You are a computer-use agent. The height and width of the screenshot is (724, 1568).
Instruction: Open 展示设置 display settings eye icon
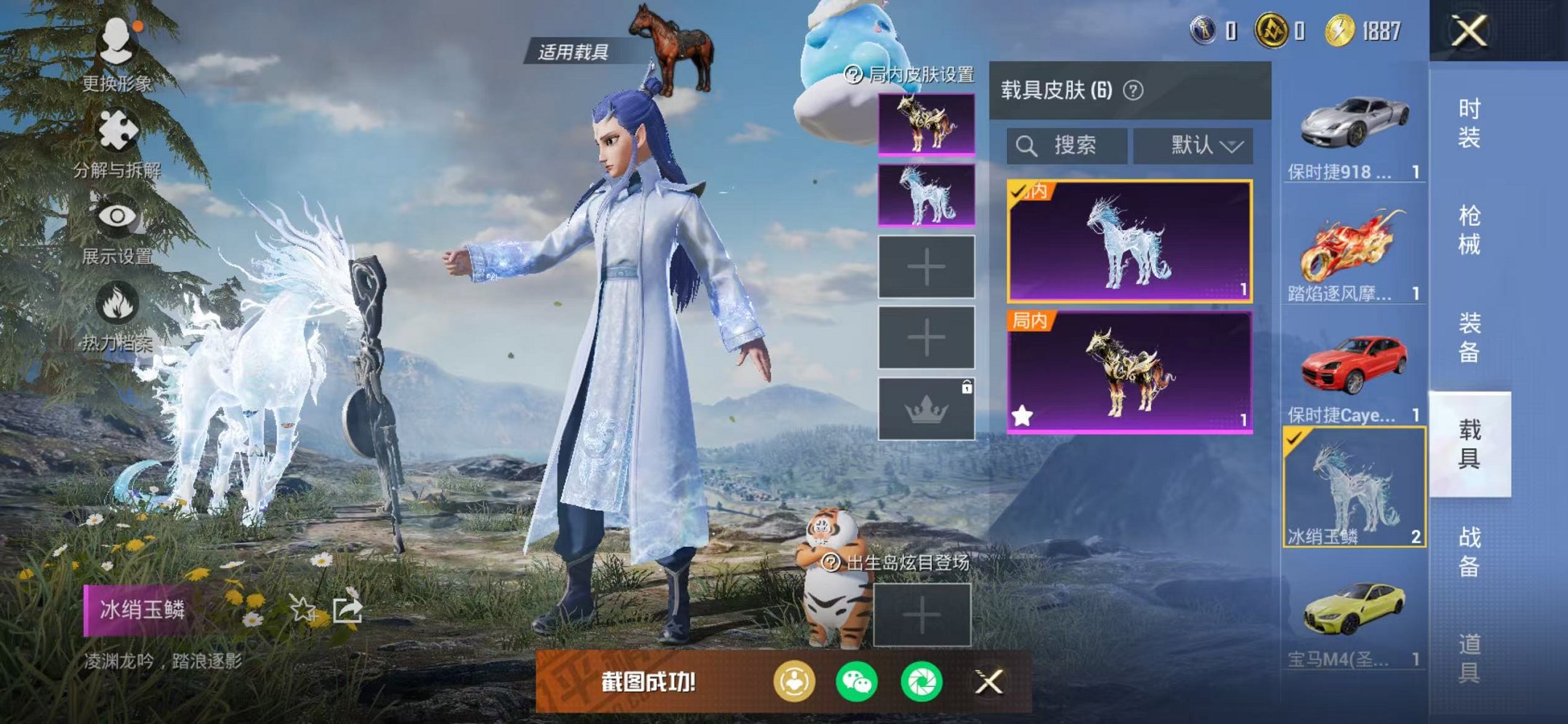119,216
